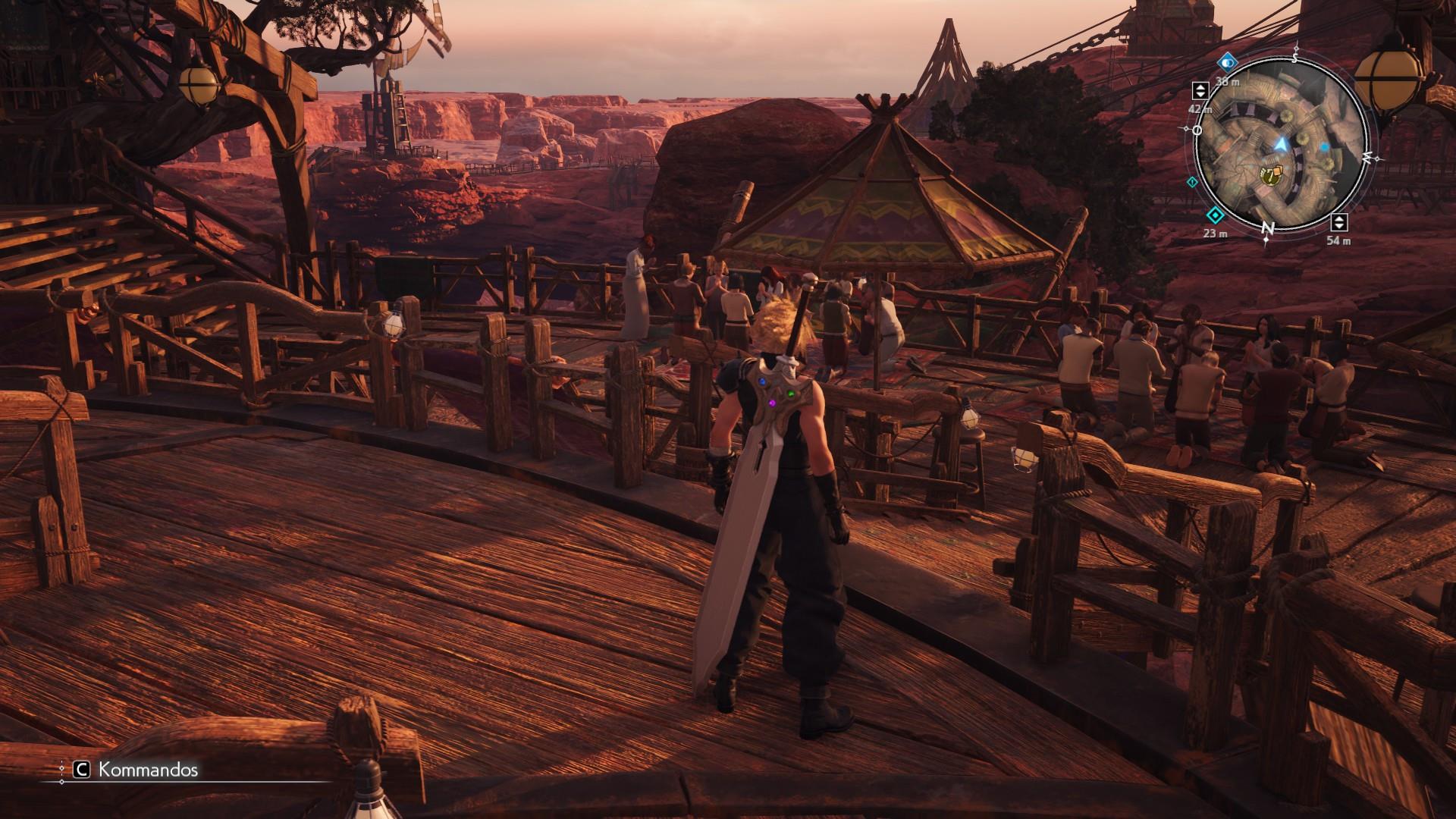The height and width of the screenshot is (819, 1456).
Task: Click the elevator marker at 54 m
Action: (1339, 222)
